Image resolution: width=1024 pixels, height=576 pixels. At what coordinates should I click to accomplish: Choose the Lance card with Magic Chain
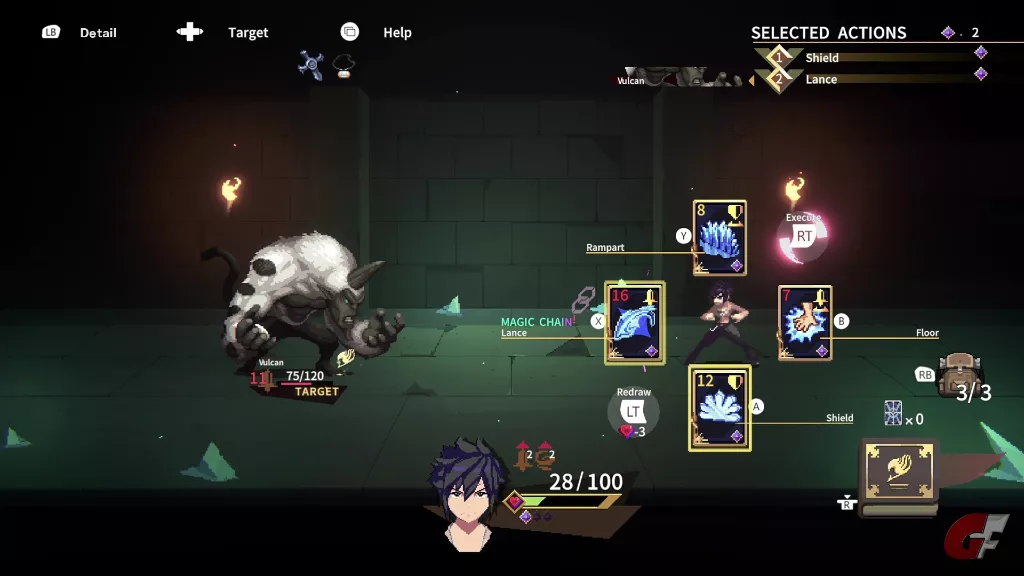(634, 322)
